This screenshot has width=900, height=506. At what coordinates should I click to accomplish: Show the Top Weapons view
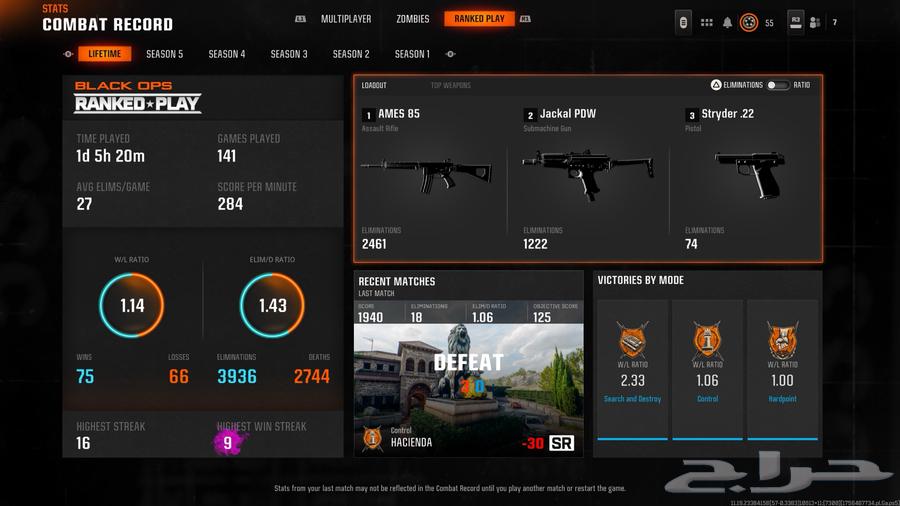coord(450,86)
